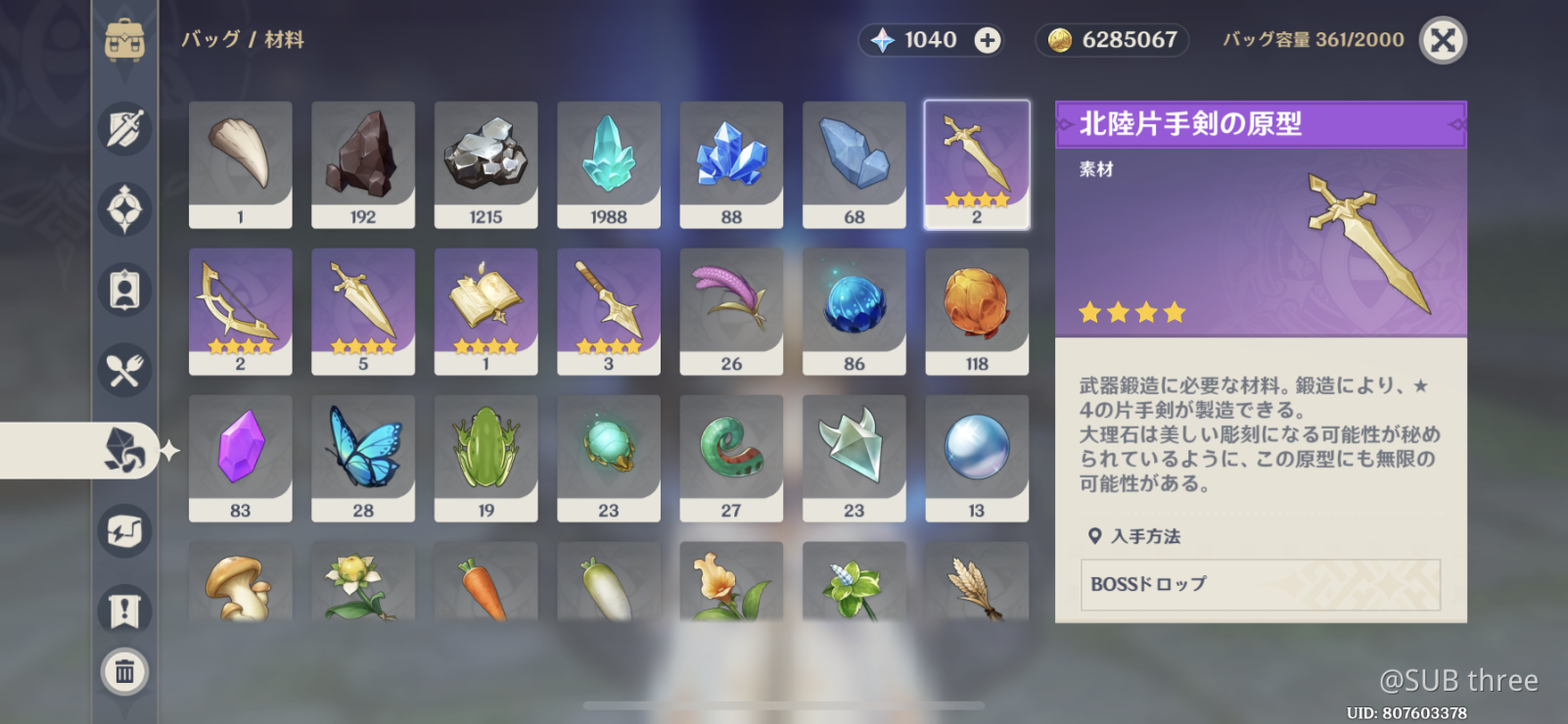Click the Primogem currency icon
1568x724 pixels.
pos(884,40)
